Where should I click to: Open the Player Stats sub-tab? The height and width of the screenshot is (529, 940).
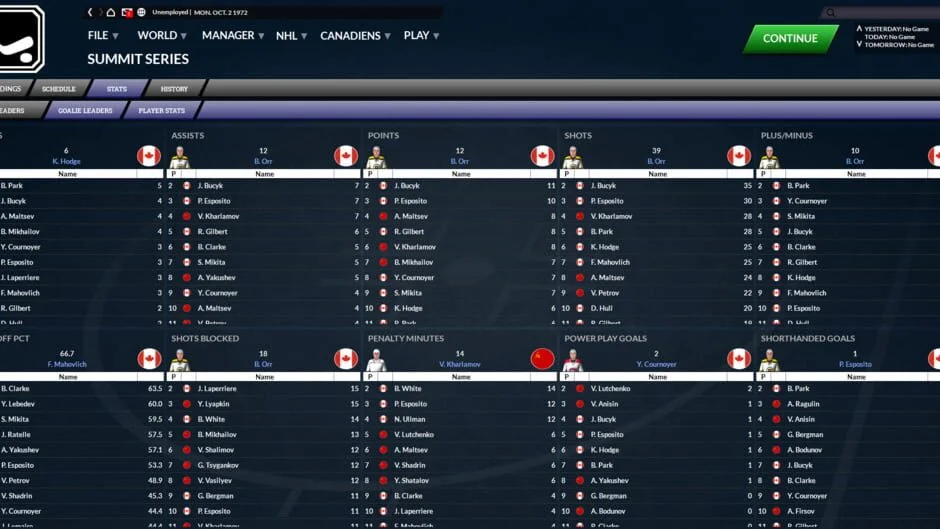pos(161,110)
